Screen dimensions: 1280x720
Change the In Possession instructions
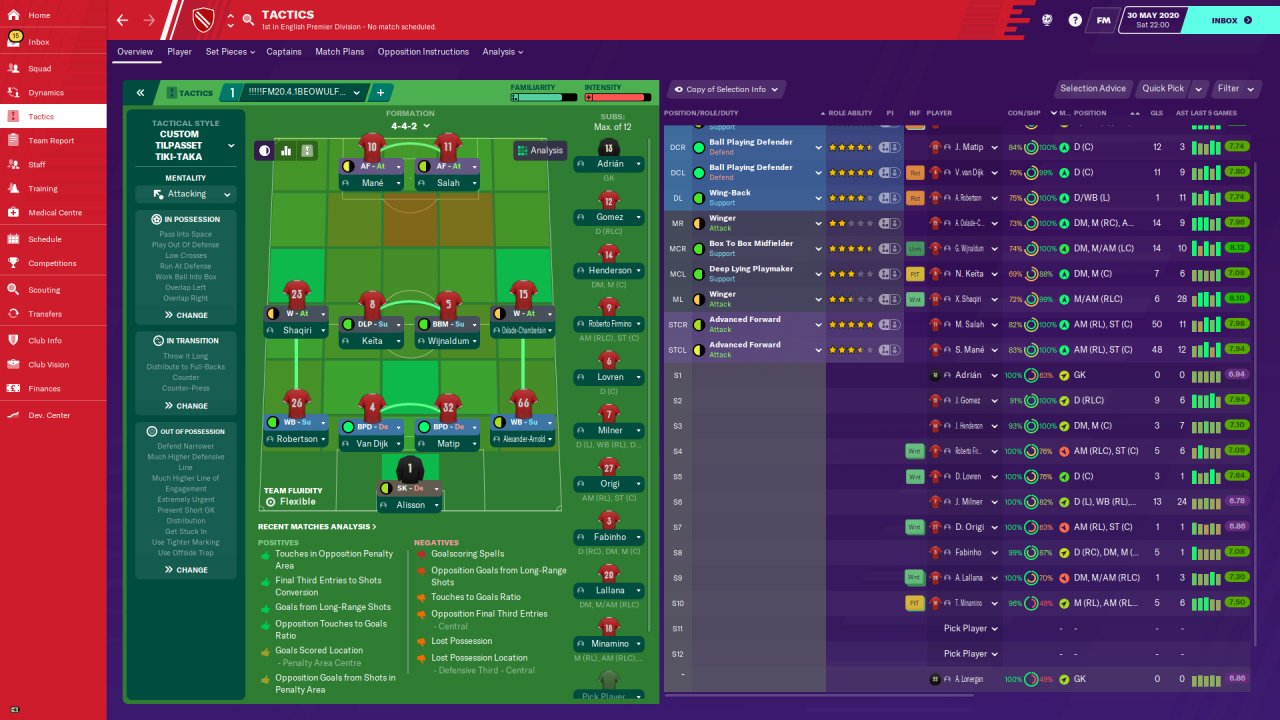click(186, 315)
